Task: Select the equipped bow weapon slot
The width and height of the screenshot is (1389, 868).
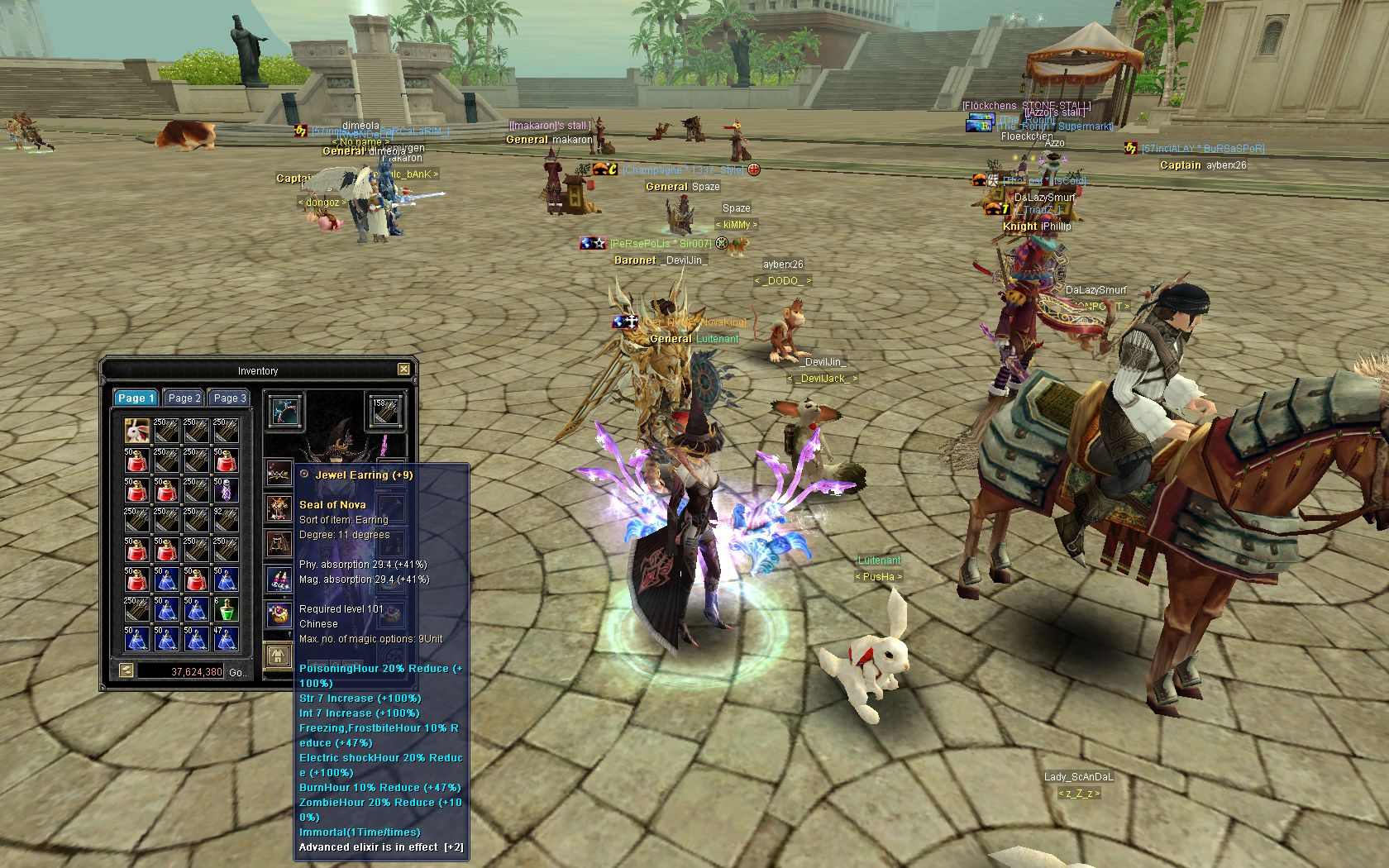Action: pos(284,412)
